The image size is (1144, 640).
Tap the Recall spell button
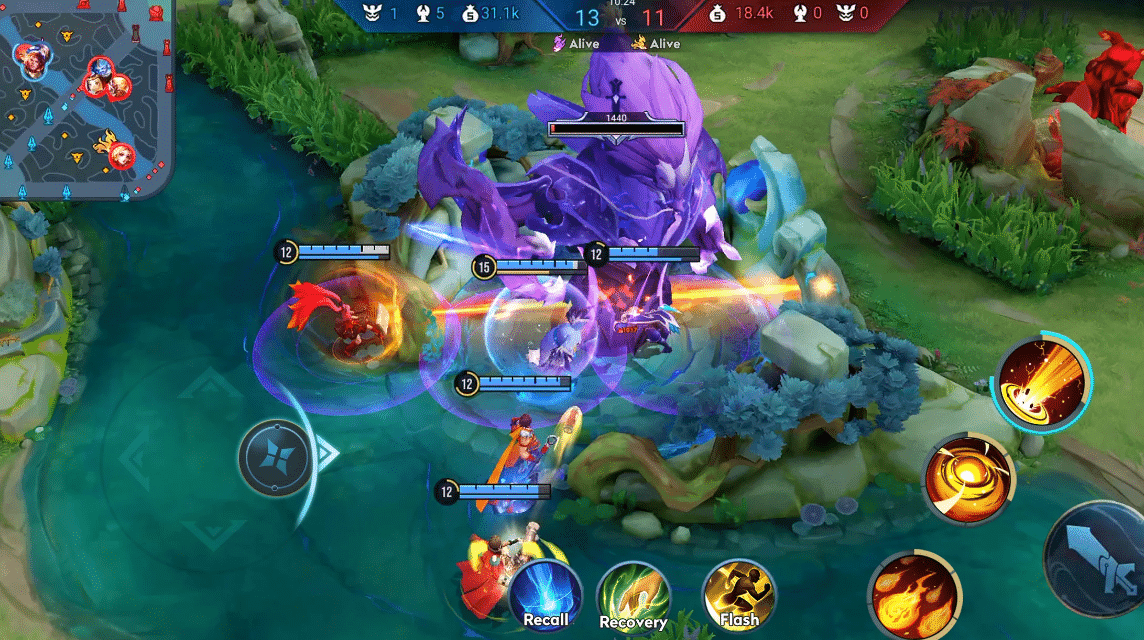click(546, 596)
